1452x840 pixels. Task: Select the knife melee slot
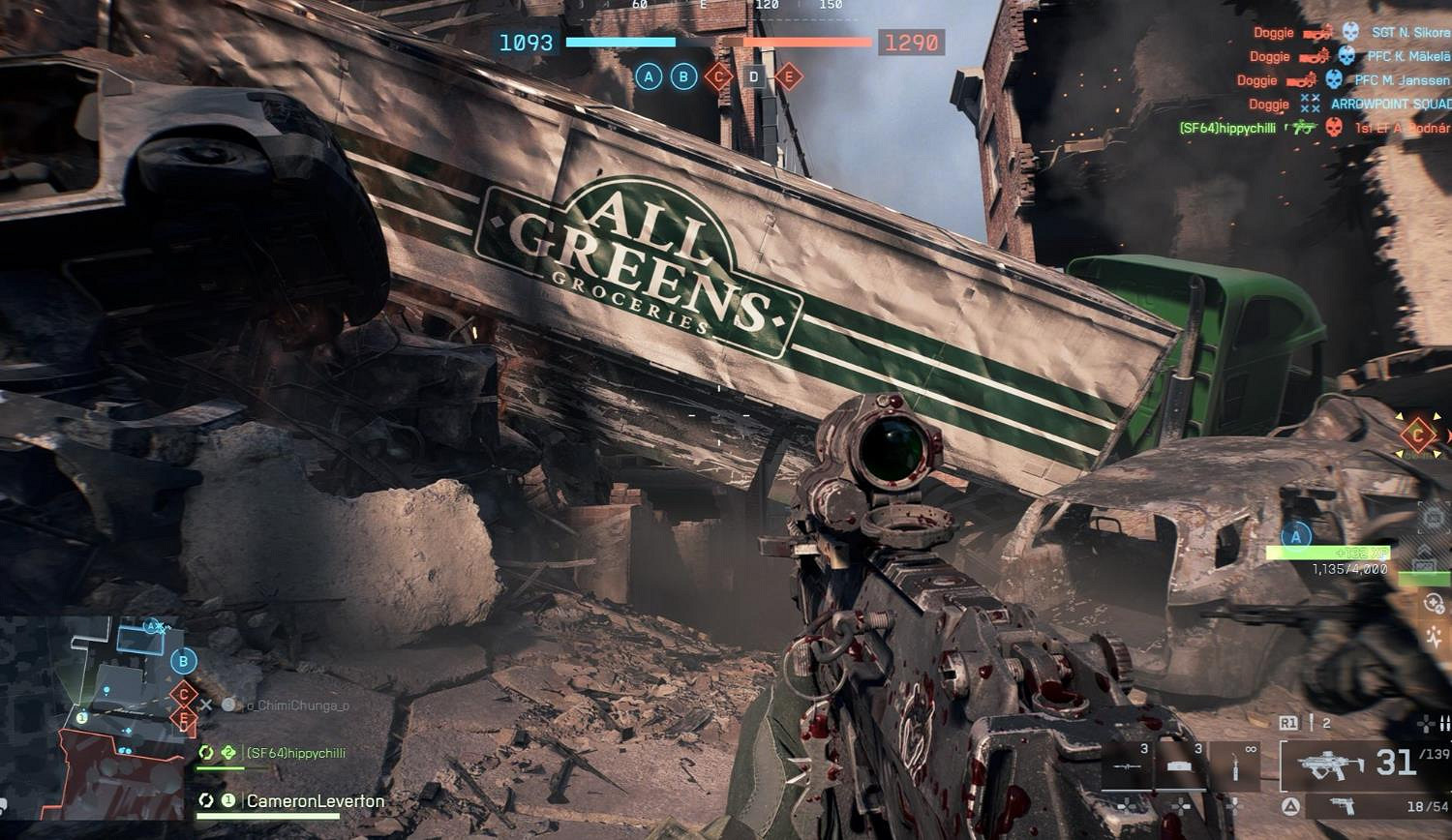click(x=1235, y=768)
